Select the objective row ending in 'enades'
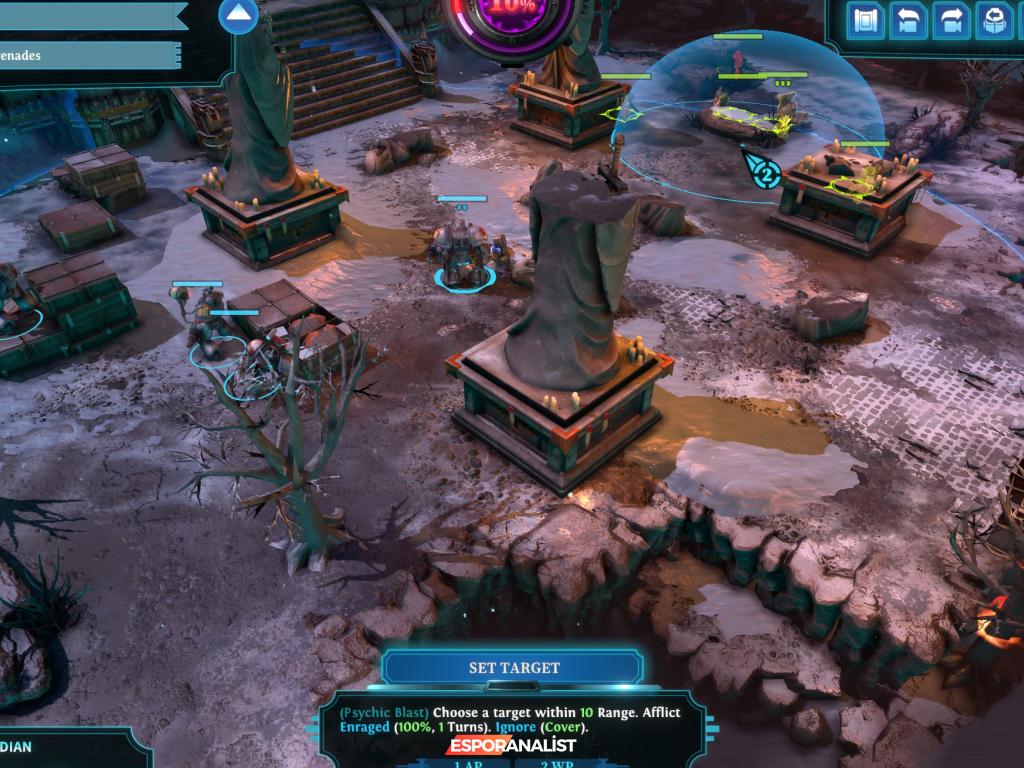Screen dimensions: 1024x768 click(x=90, y=56)
